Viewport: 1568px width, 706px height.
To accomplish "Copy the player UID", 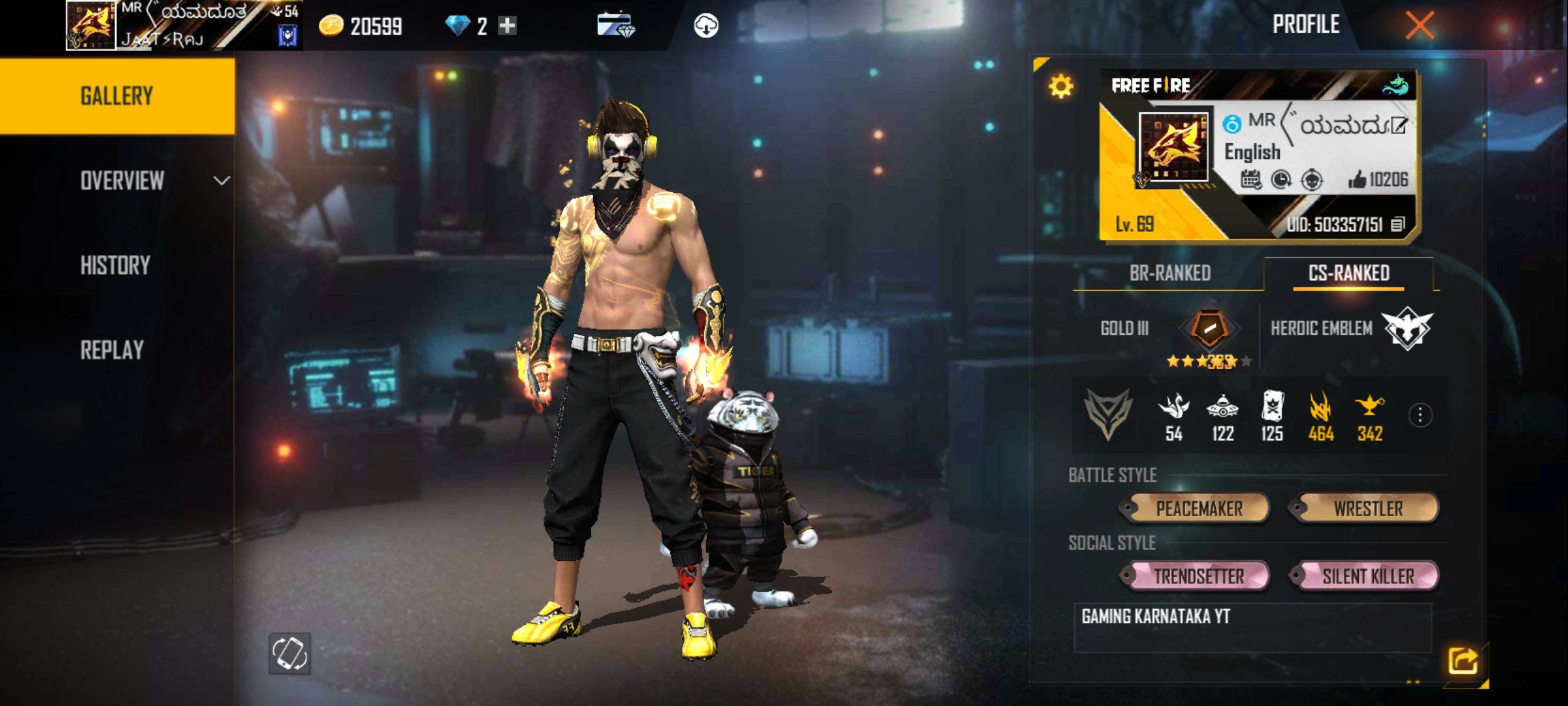I will (x=1397, y=225).
